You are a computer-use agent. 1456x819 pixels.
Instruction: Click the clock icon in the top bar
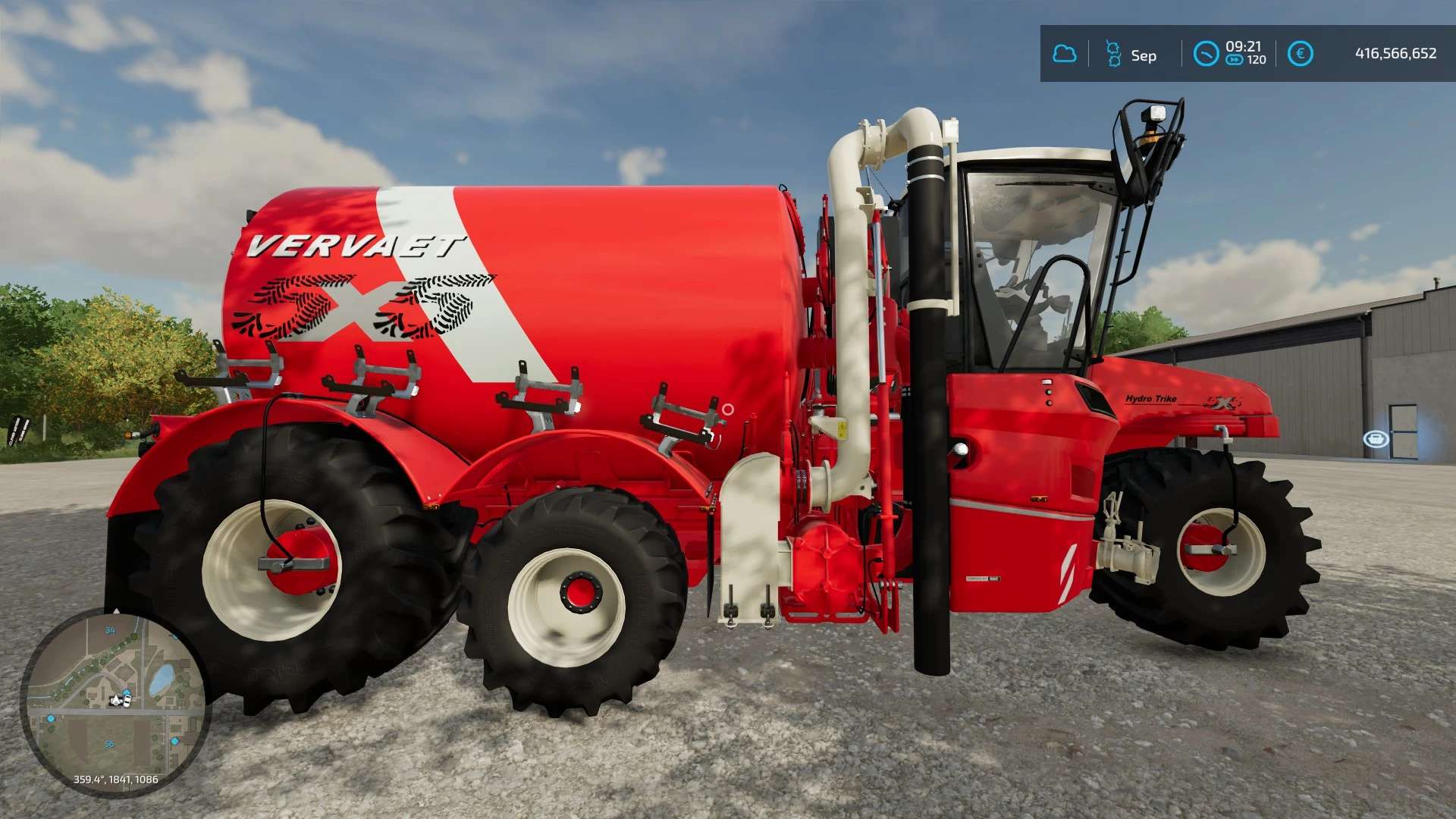[1206, 54]
